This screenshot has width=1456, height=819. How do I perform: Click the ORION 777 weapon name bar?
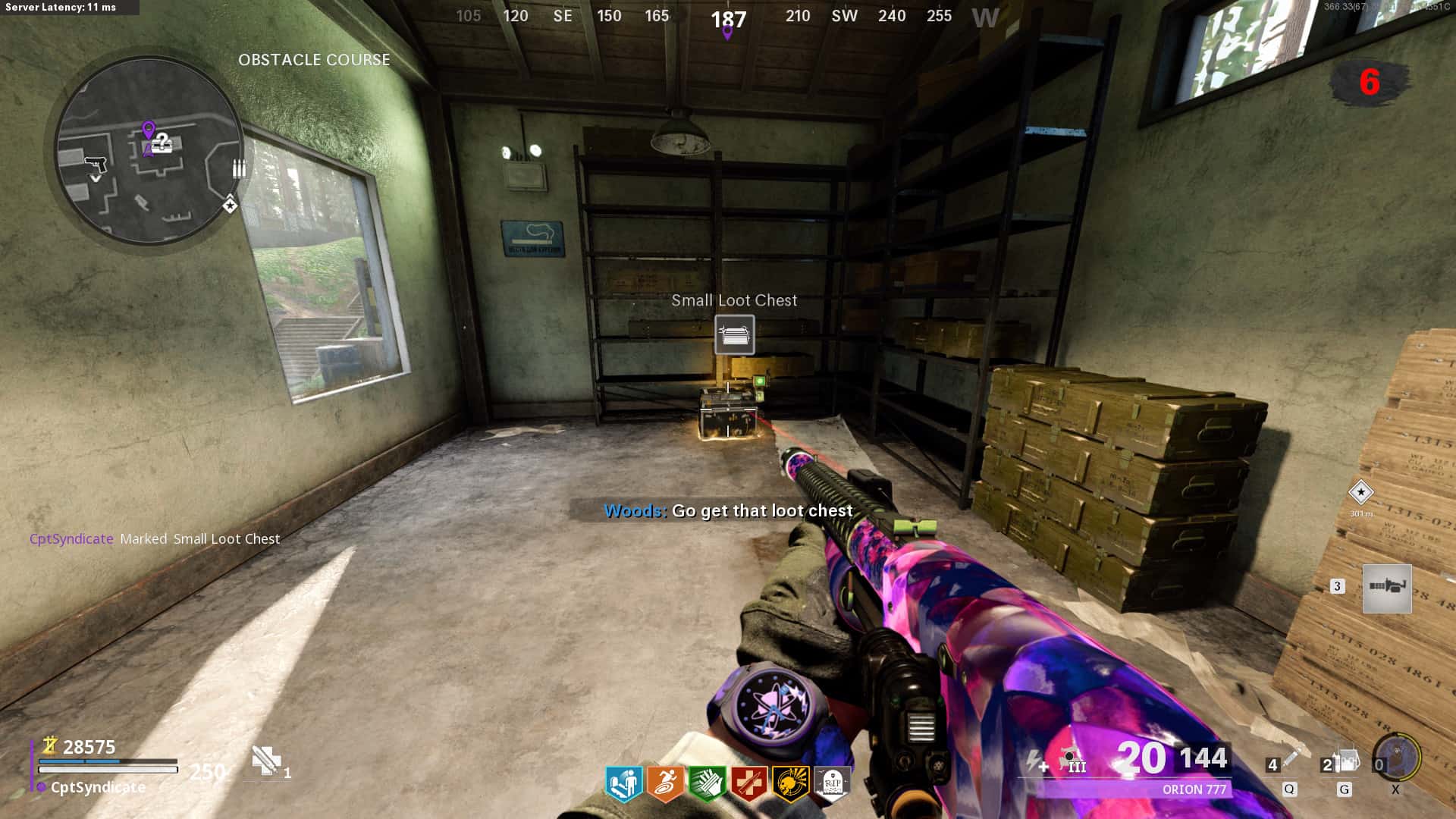click(x=1193, y=789)
